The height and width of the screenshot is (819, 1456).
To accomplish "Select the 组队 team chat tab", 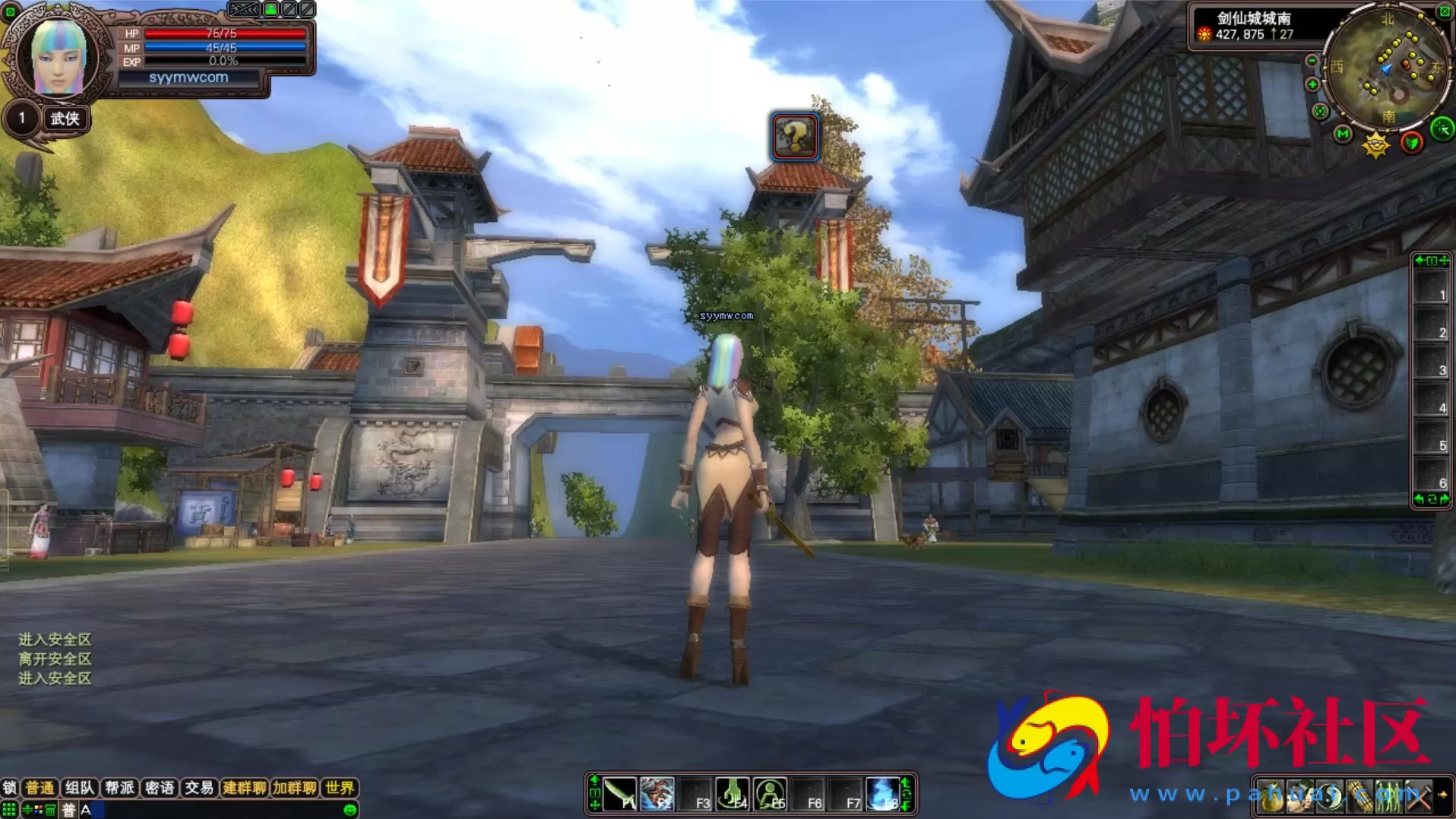I will [x=80, y=788].
